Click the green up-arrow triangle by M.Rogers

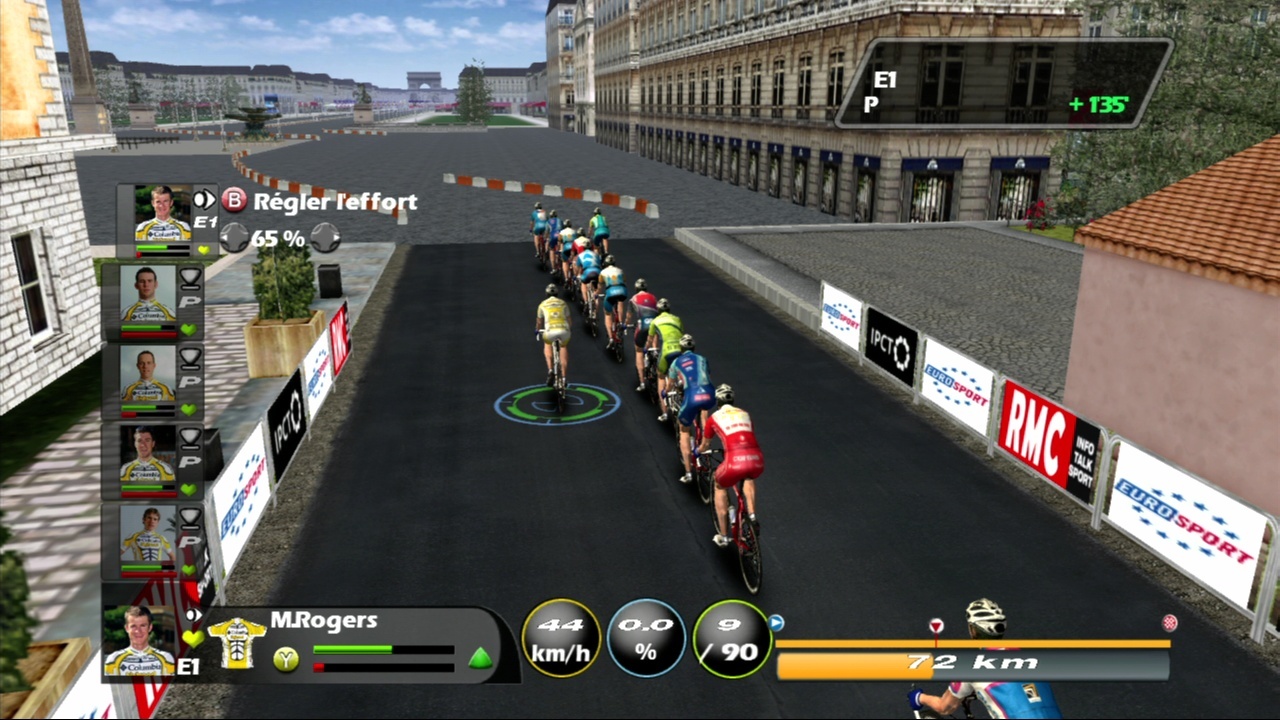point(481,658)
